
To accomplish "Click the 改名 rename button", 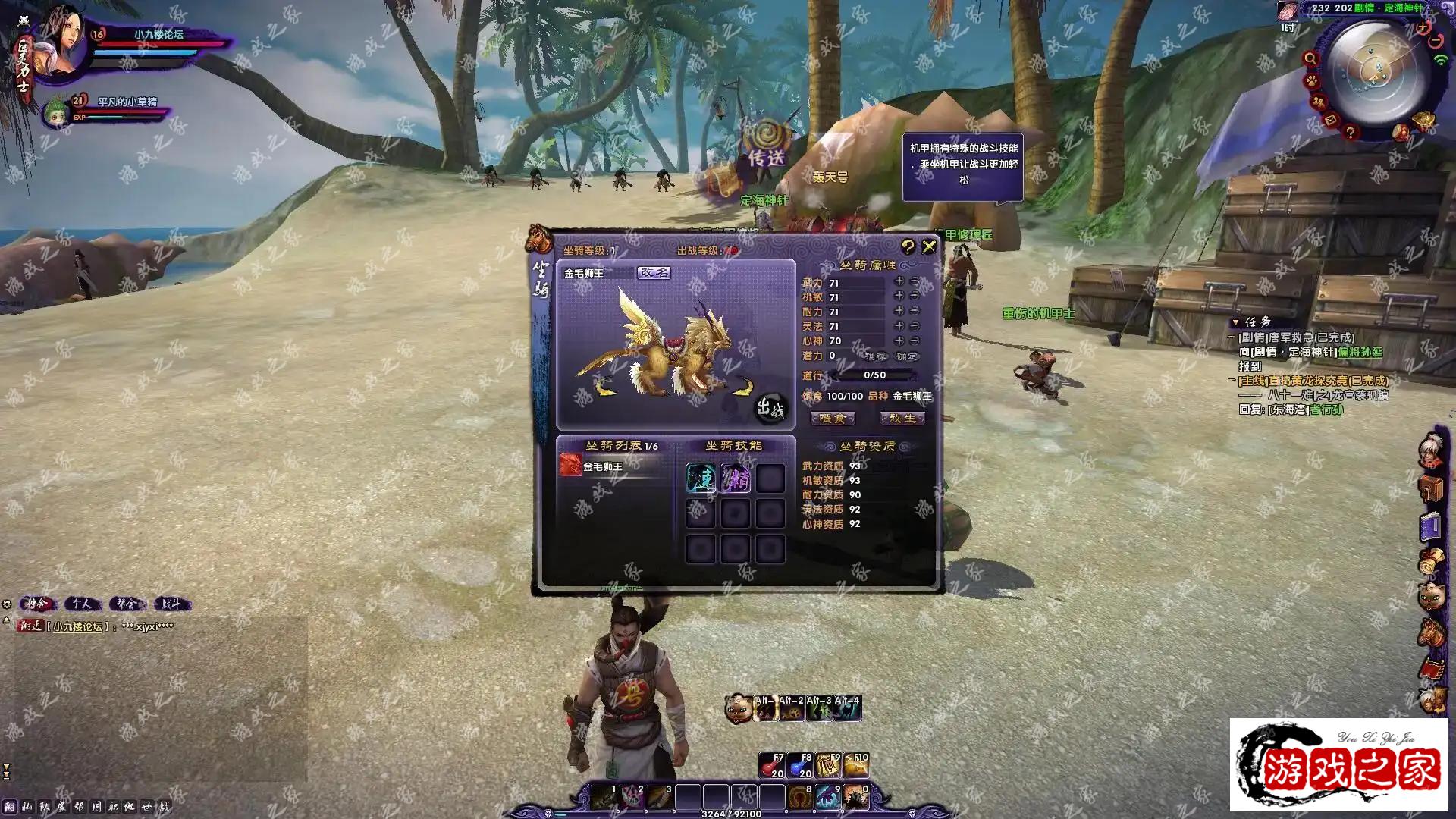I will (654, 273).
